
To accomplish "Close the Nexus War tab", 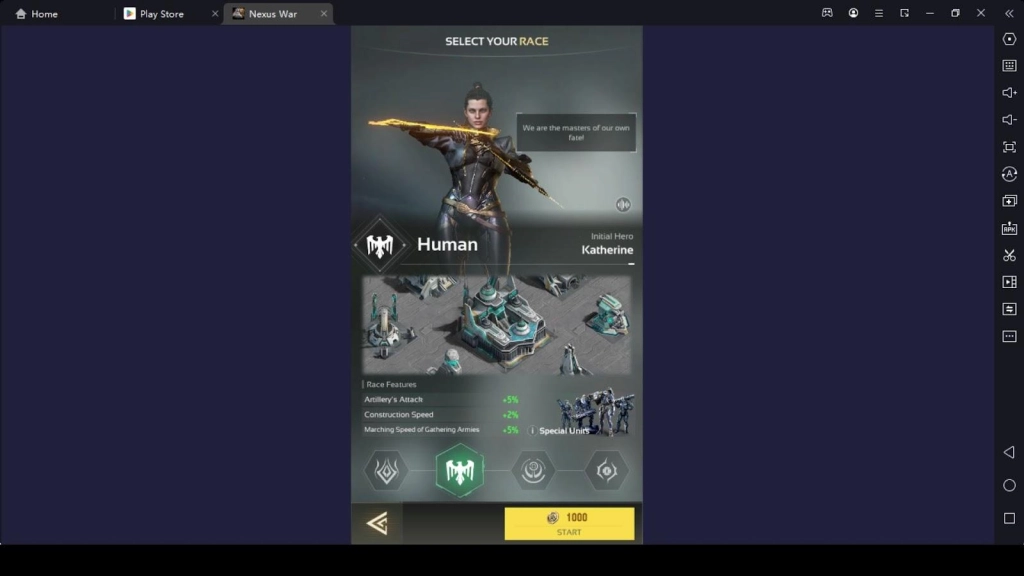I will tap(323, 14).
